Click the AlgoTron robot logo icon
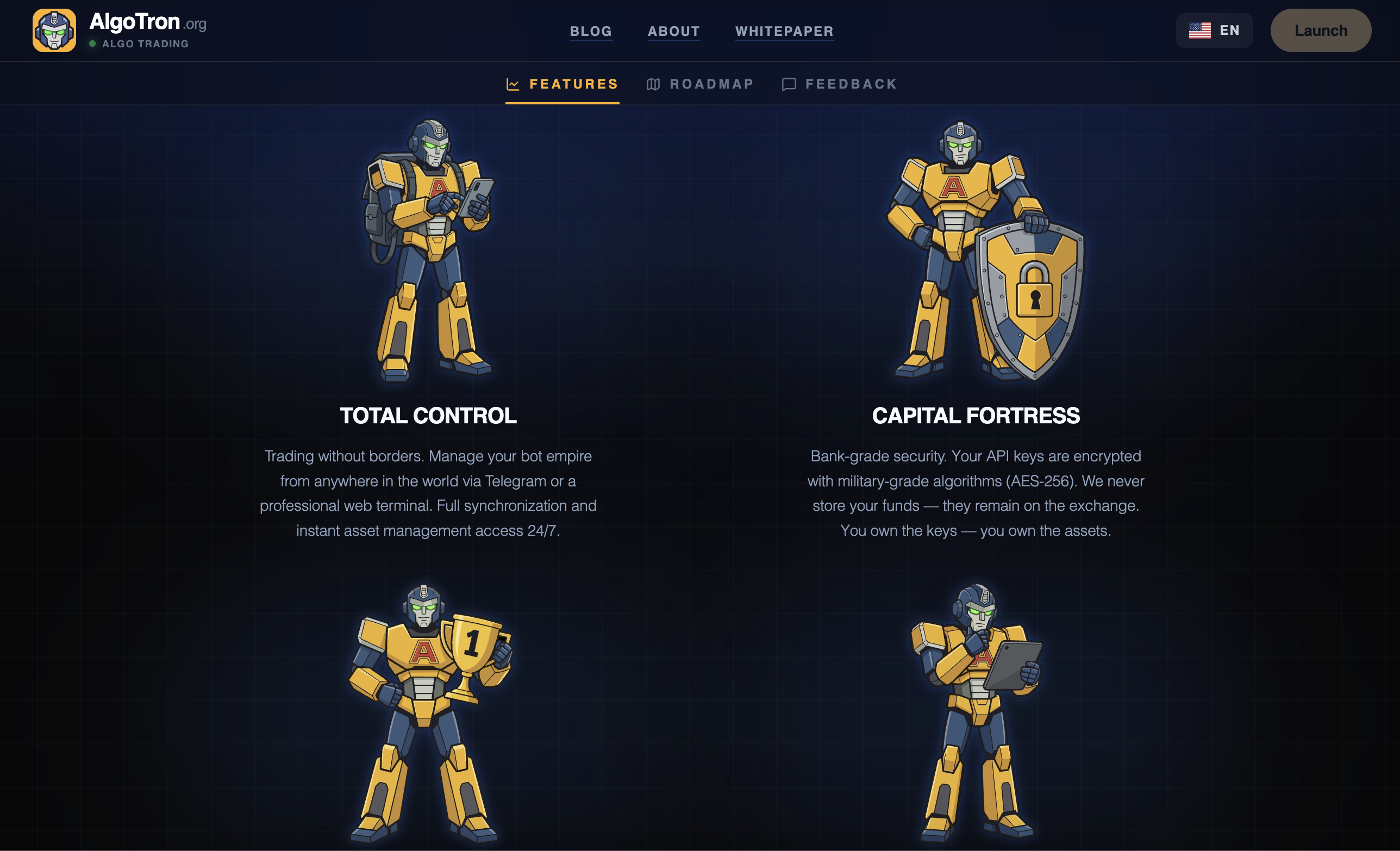This screenshot has height=851, width=1400. tap(53, 29)
